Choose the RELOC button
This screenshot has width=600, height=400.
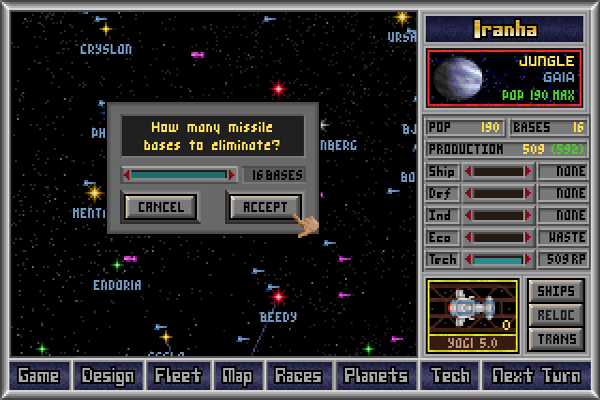555,315
